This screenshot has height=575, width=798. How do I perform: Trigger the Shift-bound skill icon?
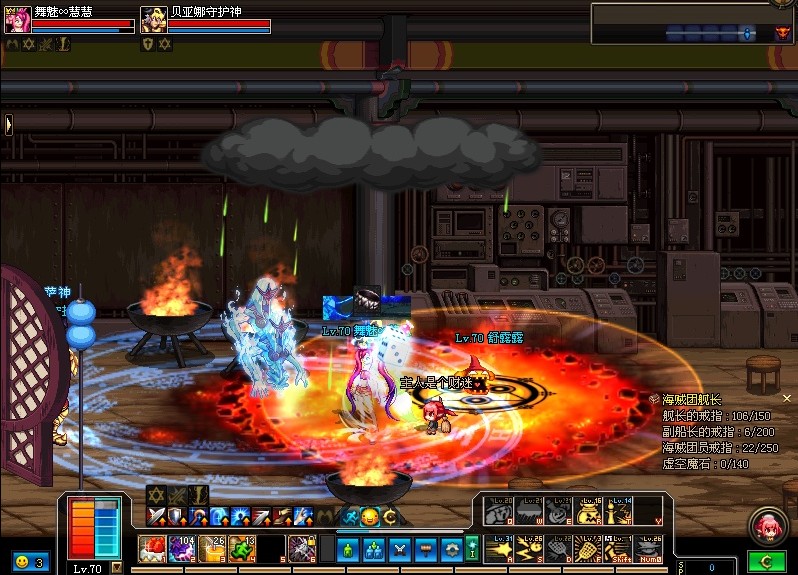(x=618, y=548)
